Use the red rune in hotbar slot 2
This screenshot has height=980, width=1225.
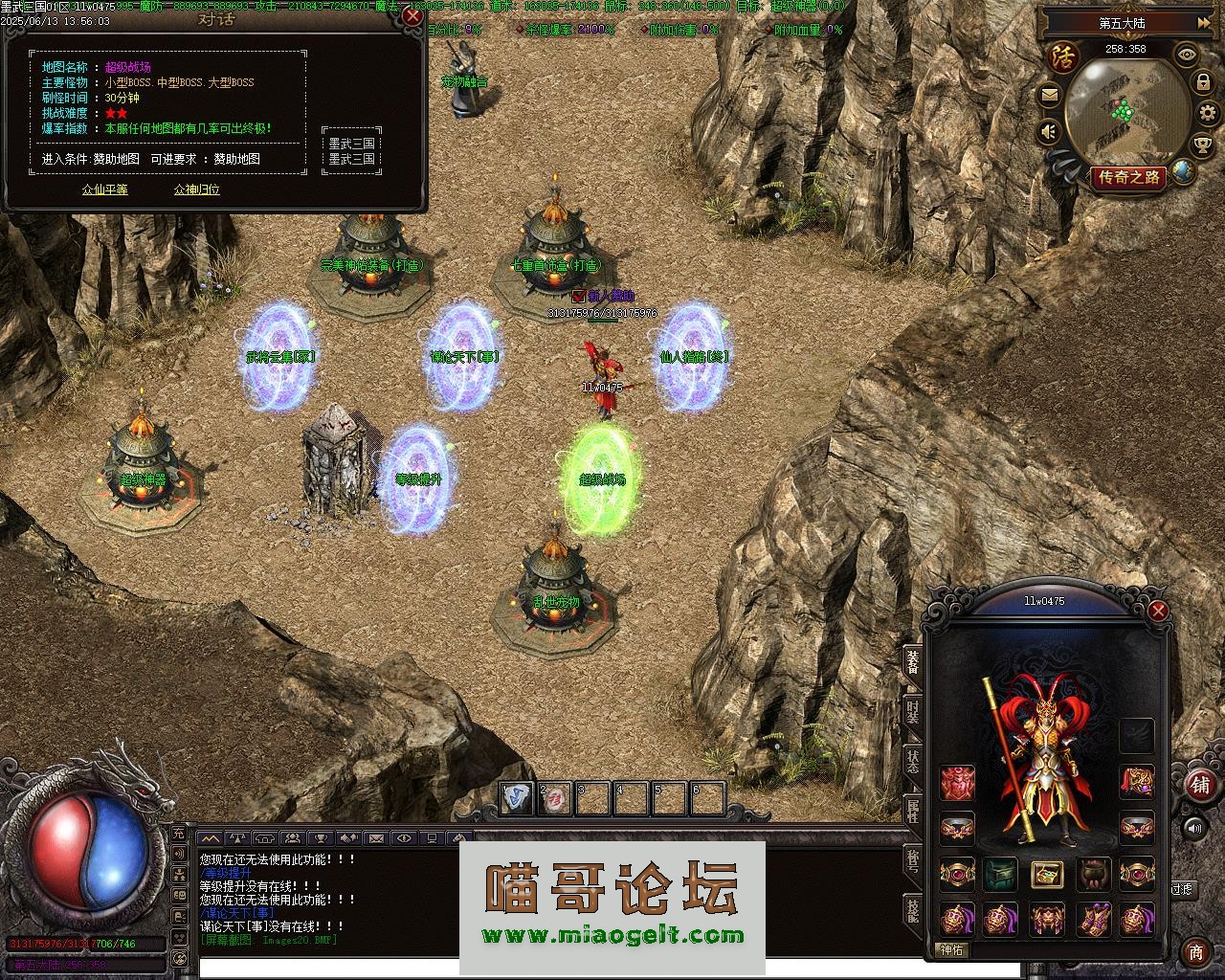[x=554, y=798]
